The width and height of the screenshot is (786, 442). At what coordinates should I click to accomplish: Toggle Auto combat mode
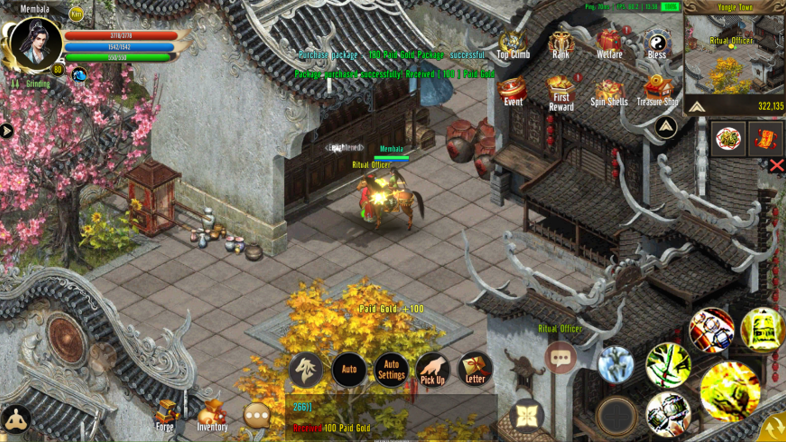(x=349, y=370)
